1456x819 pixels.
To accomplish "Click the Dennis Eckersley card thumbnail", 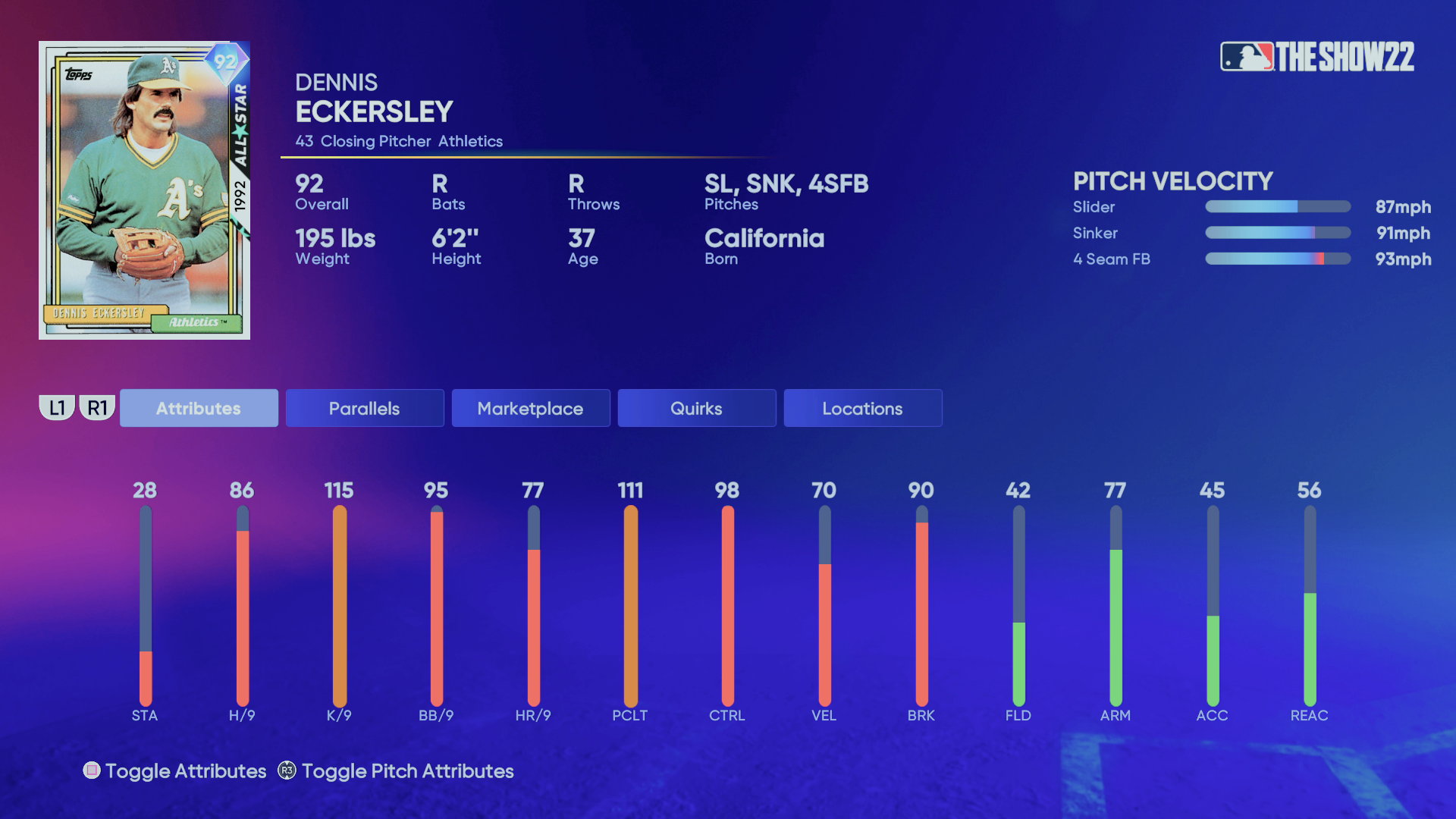I will tap(144, 189).
